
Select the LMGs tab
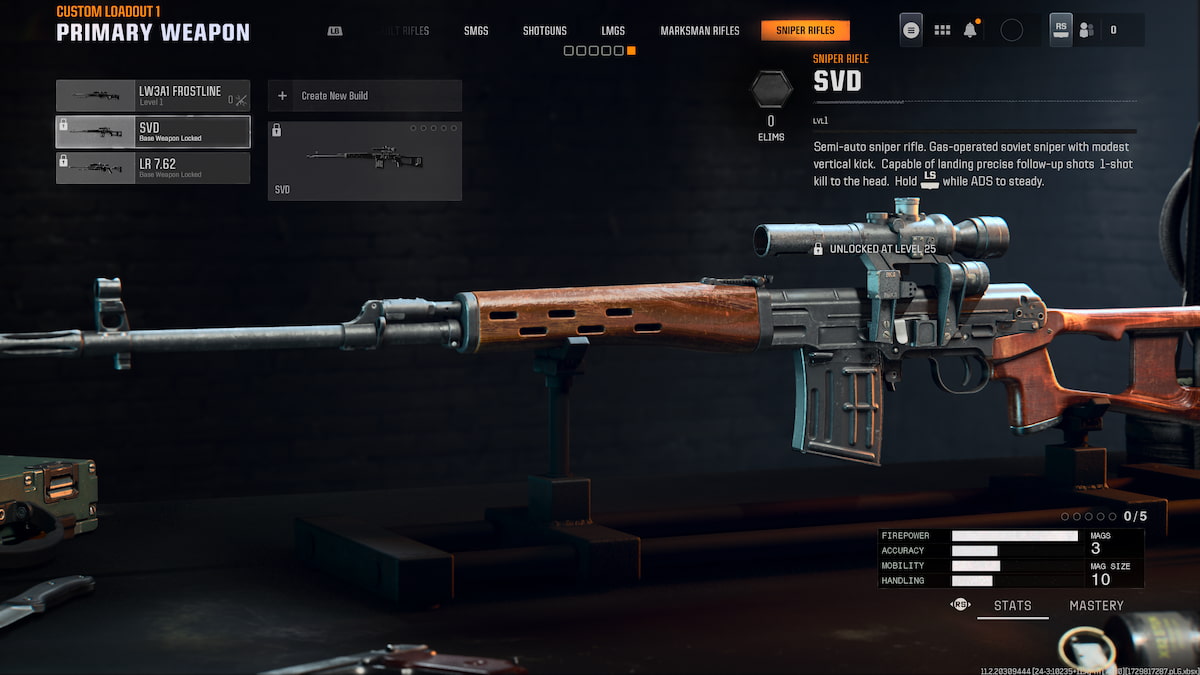(613, 31)
